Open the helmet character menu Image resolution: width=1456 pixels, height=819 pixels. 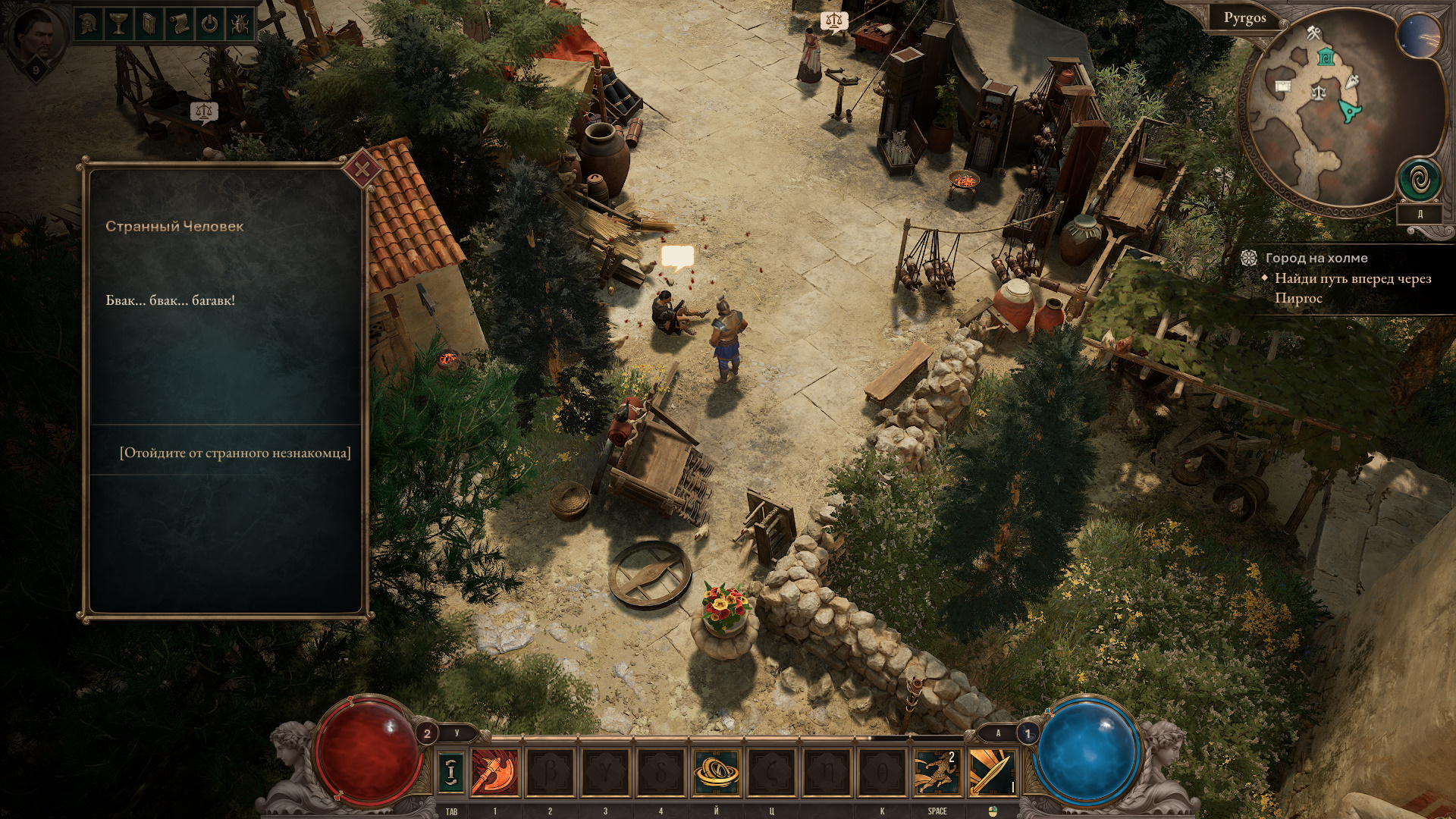tap(89, 24)
